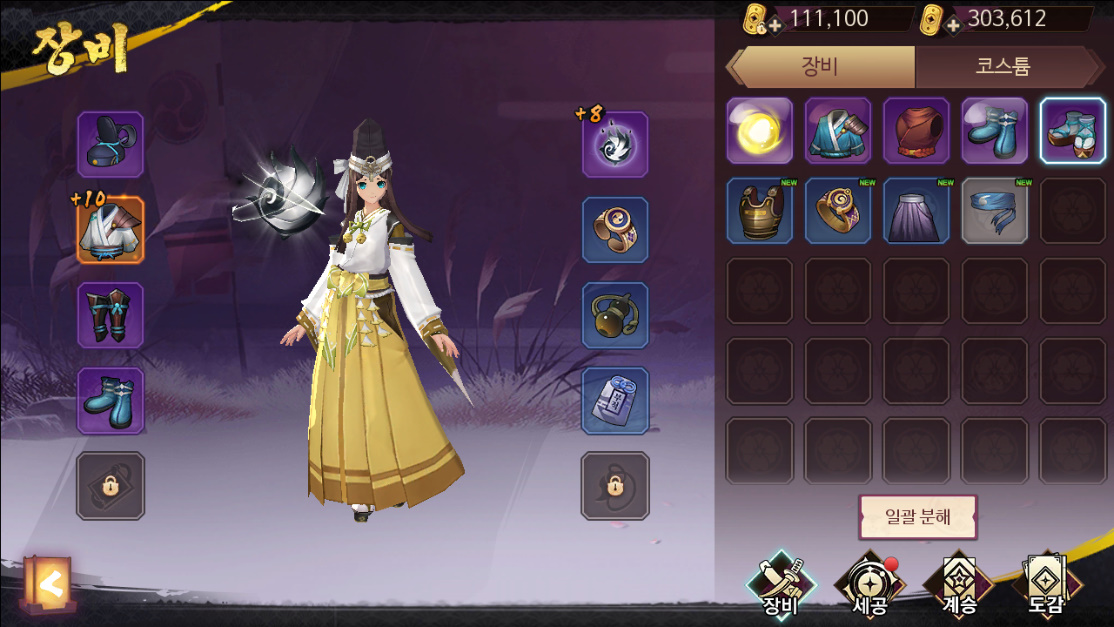Select the equipped gourd bottle slot
This screenshot has width=1114, height=627.
[x=615, y=315]
